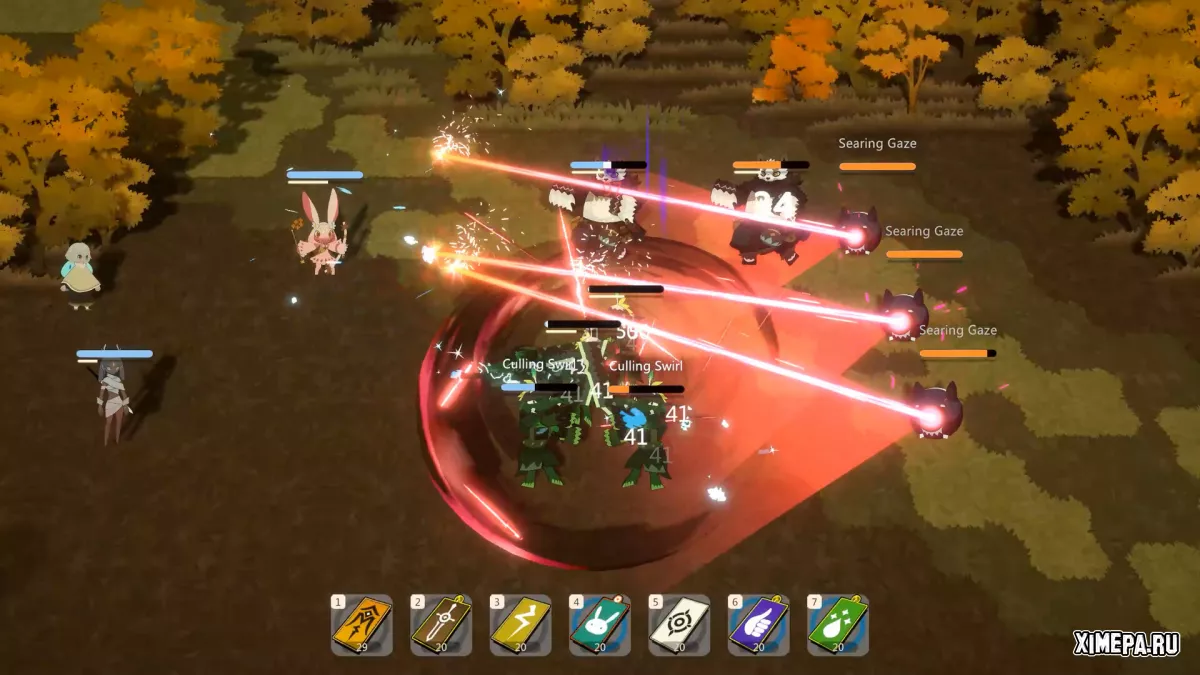The image size is (1200, 675).
Task: Use the orange rune card in slot 1
Action: [x=361, y=625]
